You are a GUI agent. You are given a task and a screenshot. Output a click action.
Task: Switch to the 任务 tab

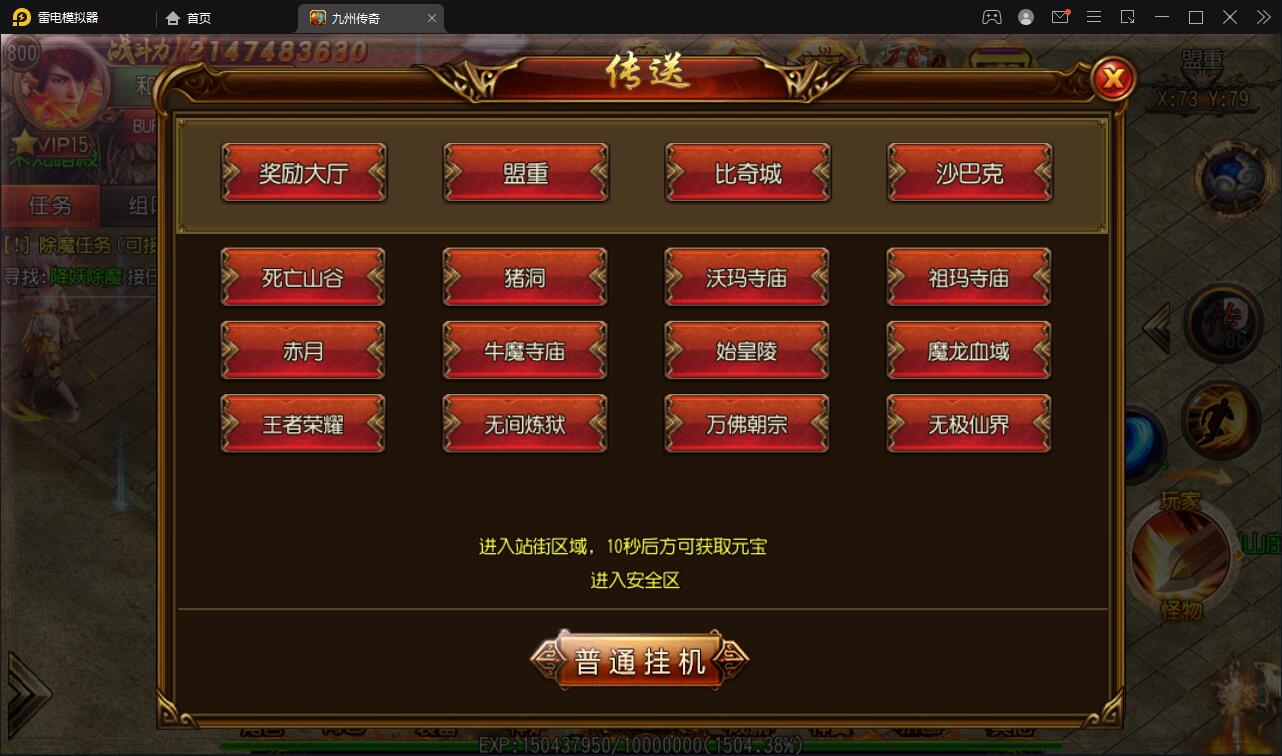click(x=50, y=205)
